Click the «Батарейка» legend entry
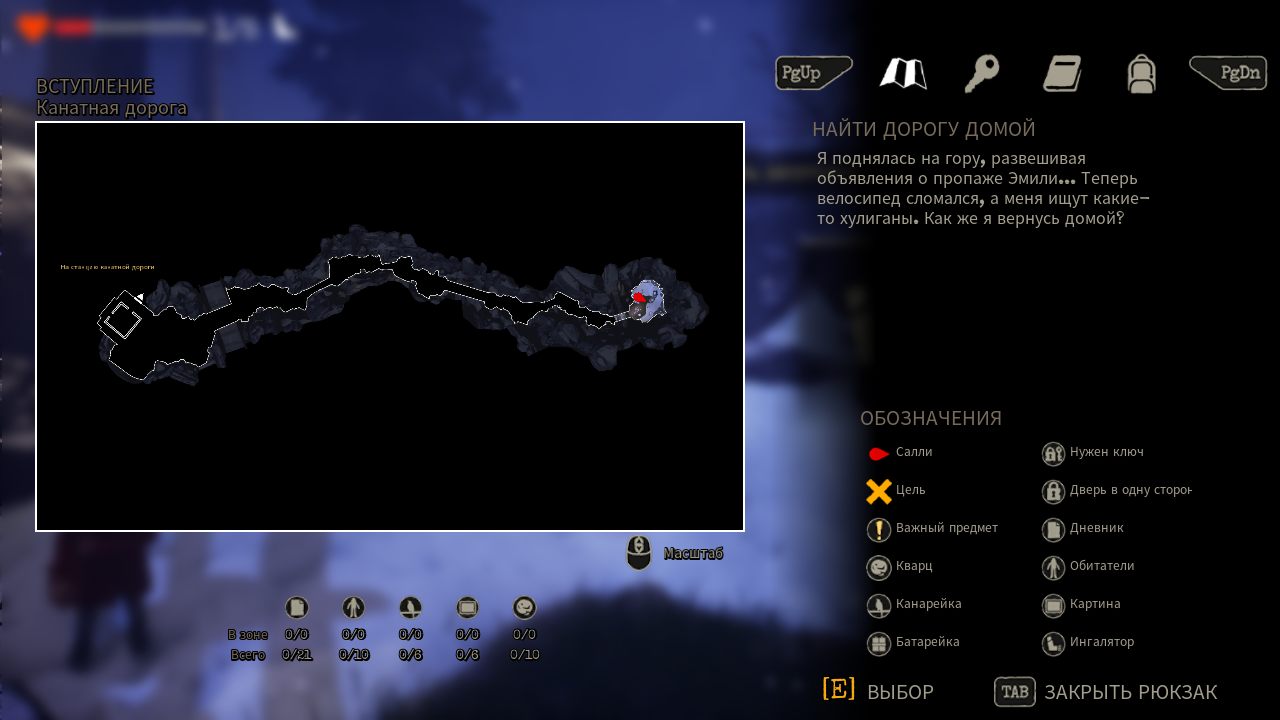The image size is (1280, 720). 914,642
